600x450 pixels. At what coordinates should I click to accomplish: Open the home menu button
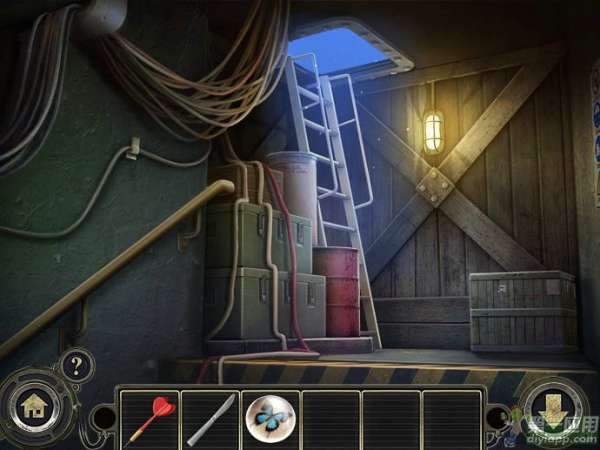33,407
